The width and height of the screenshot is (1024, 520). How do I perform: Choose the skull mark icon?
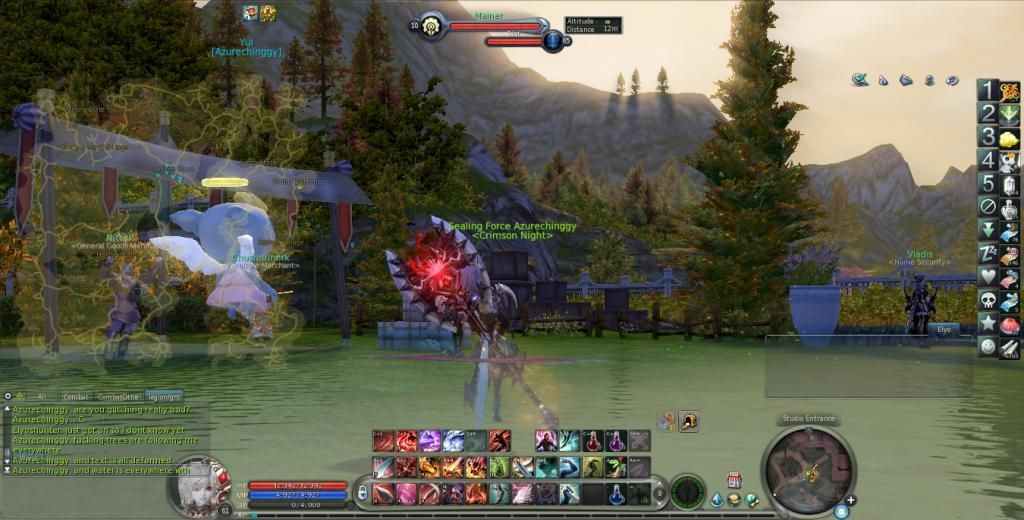(x=987, y=299)
